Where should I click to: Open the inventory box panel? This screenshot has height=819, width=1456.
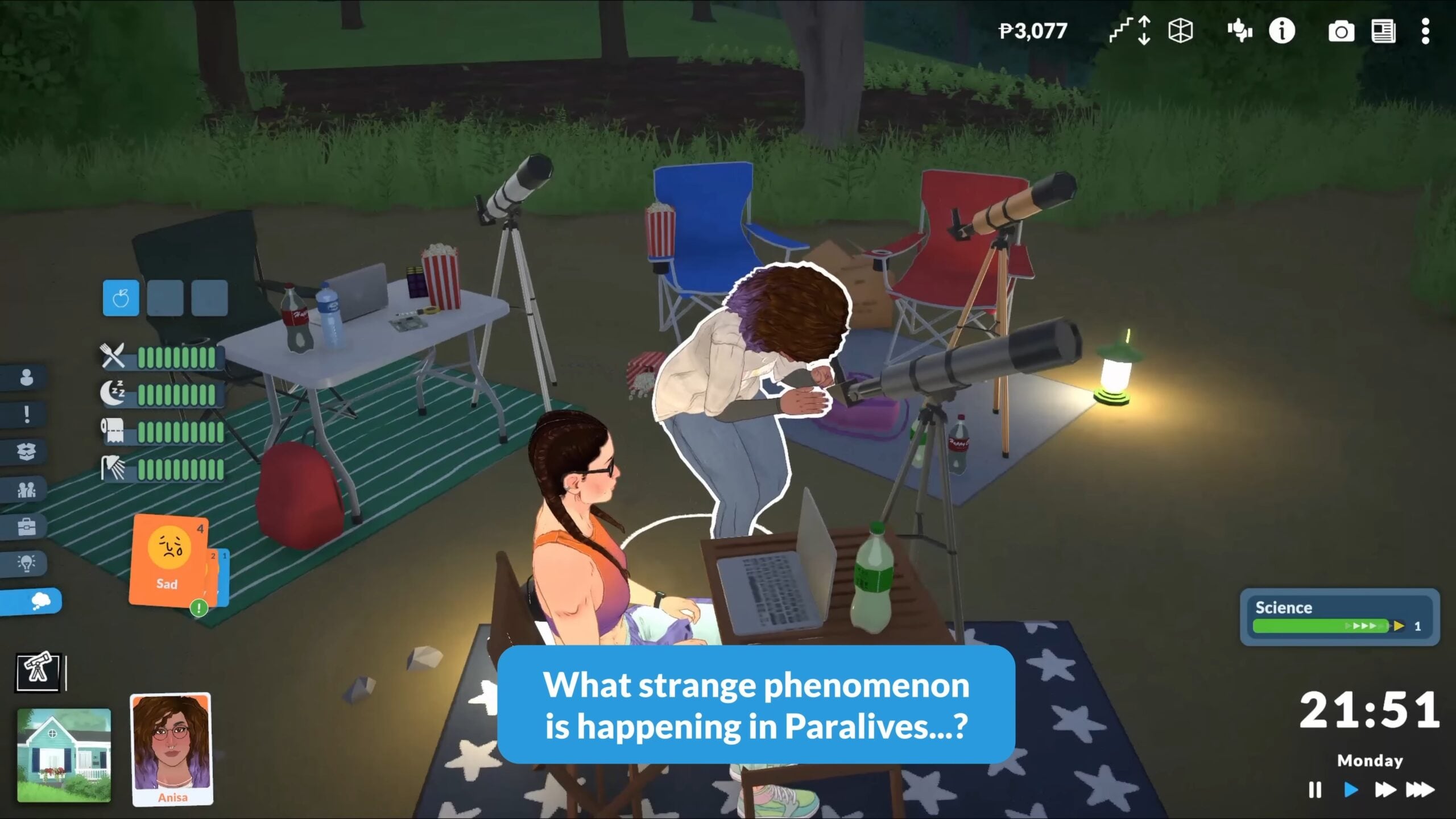[26, 451]
